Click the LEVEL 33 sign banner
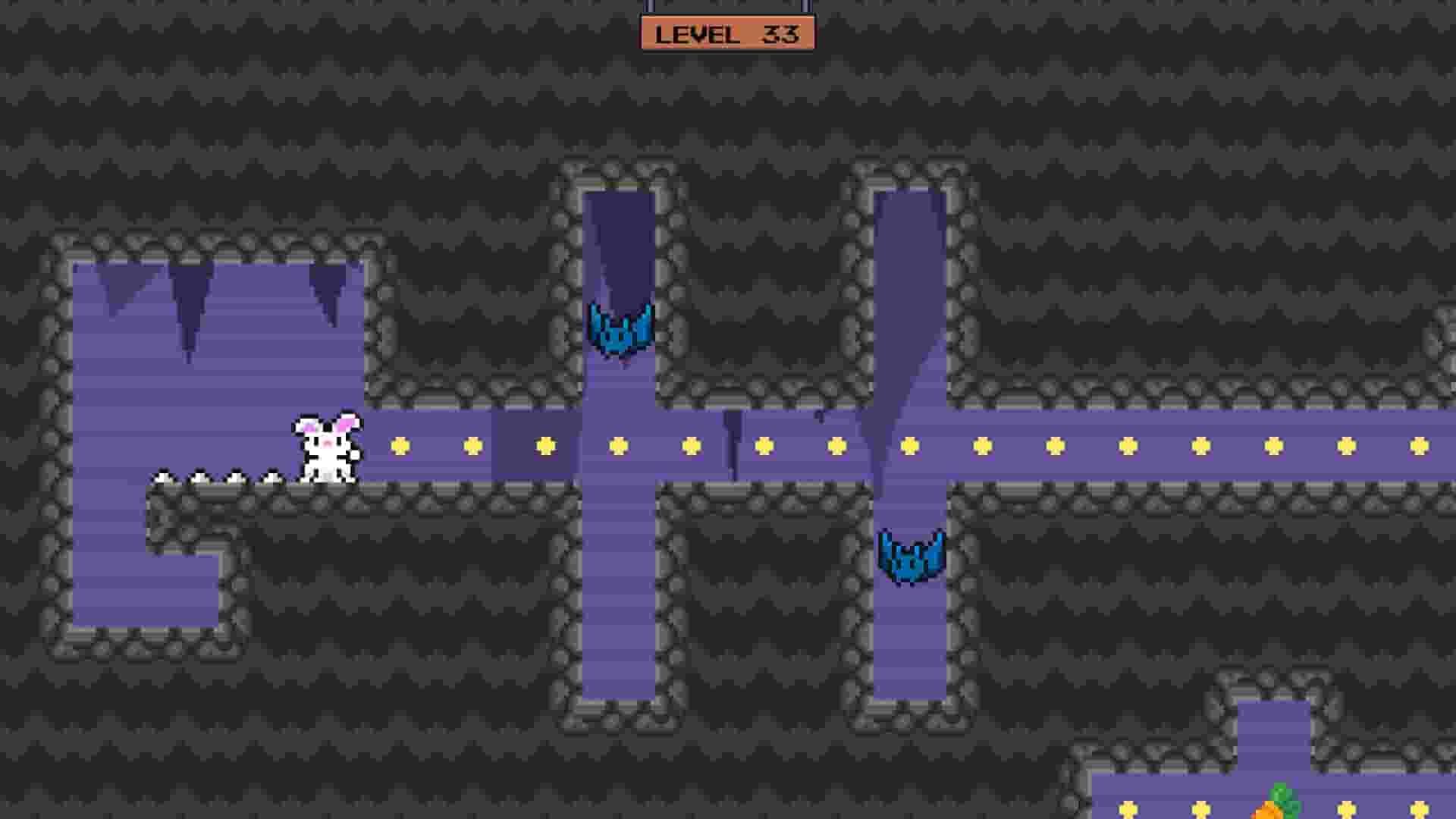 (x=728, y=32)
